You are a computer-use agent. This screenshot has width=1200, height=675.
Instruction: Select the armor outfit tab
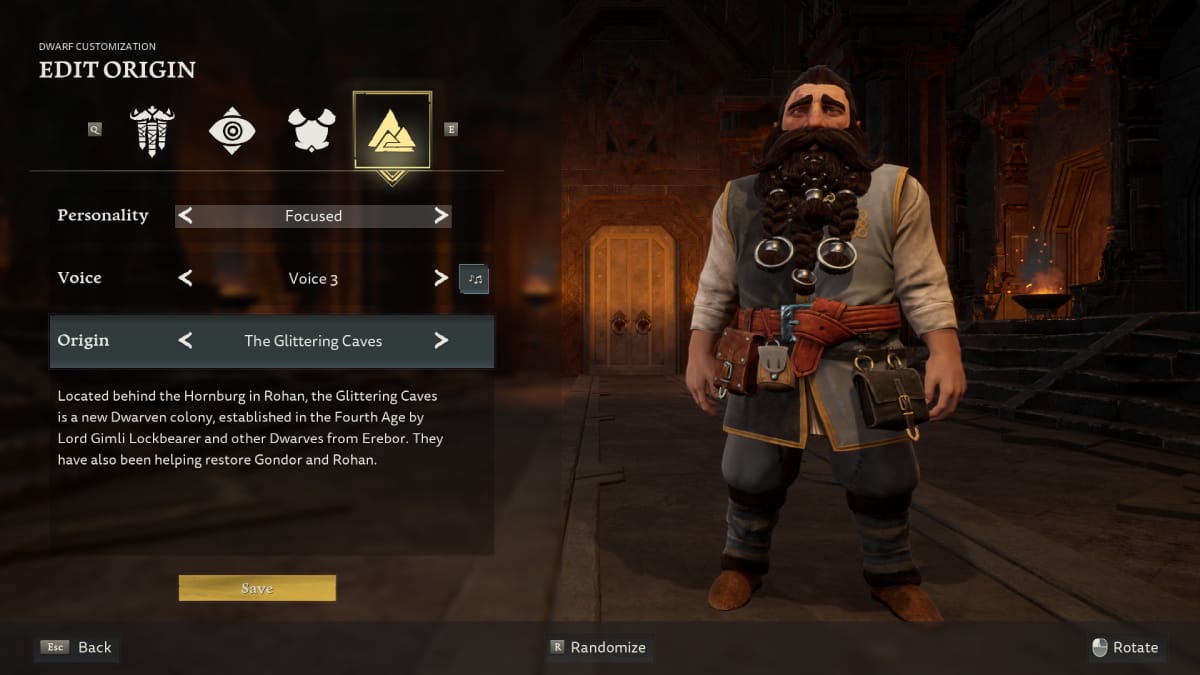[311, 130]
